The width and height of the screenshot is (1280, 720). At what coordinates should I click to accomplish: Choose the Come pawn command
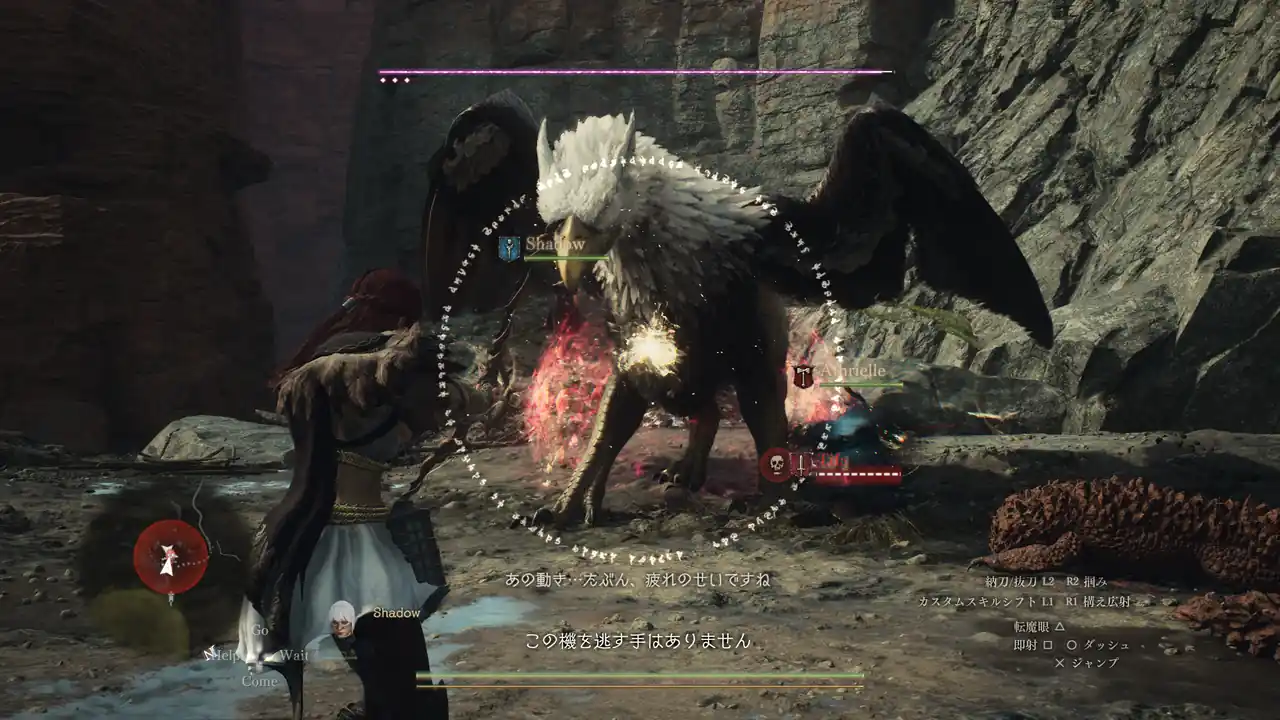(259, 681)
